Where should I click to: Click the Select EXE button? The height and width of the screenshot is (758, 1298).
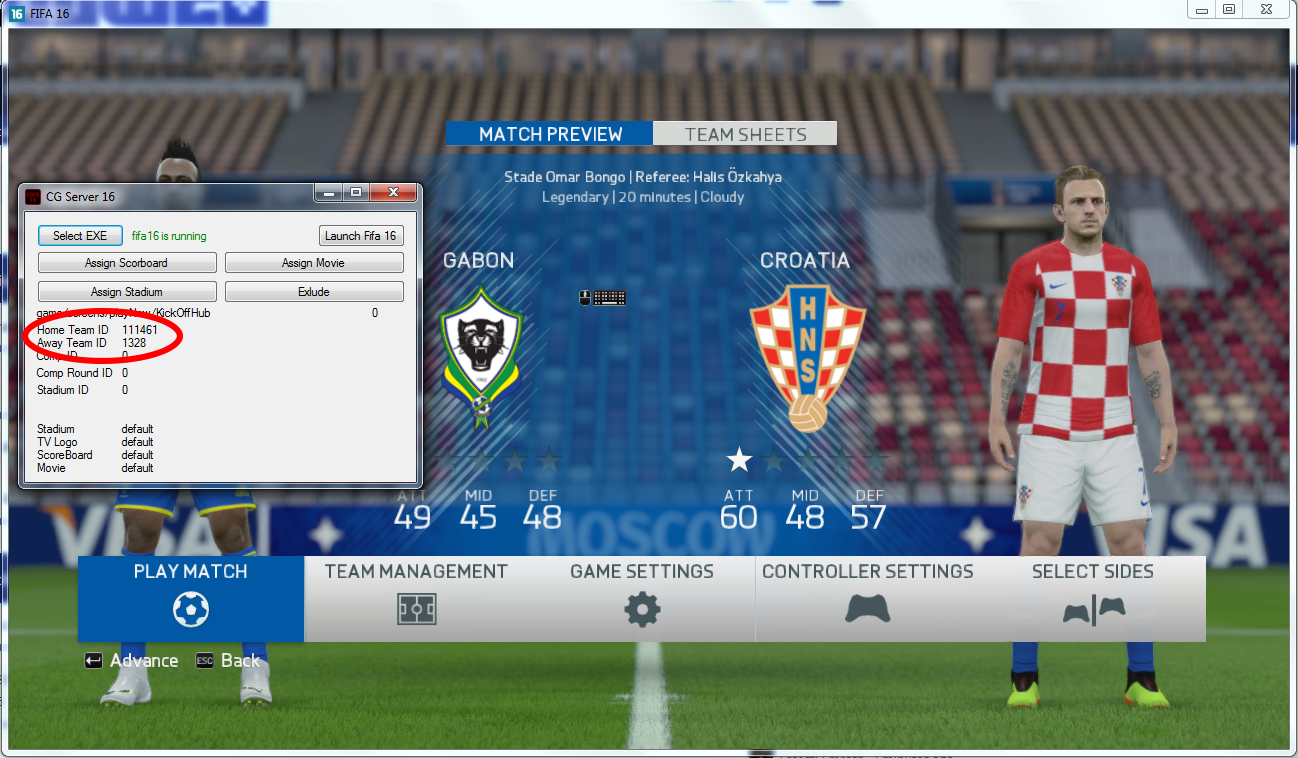[x=80, y=236]
